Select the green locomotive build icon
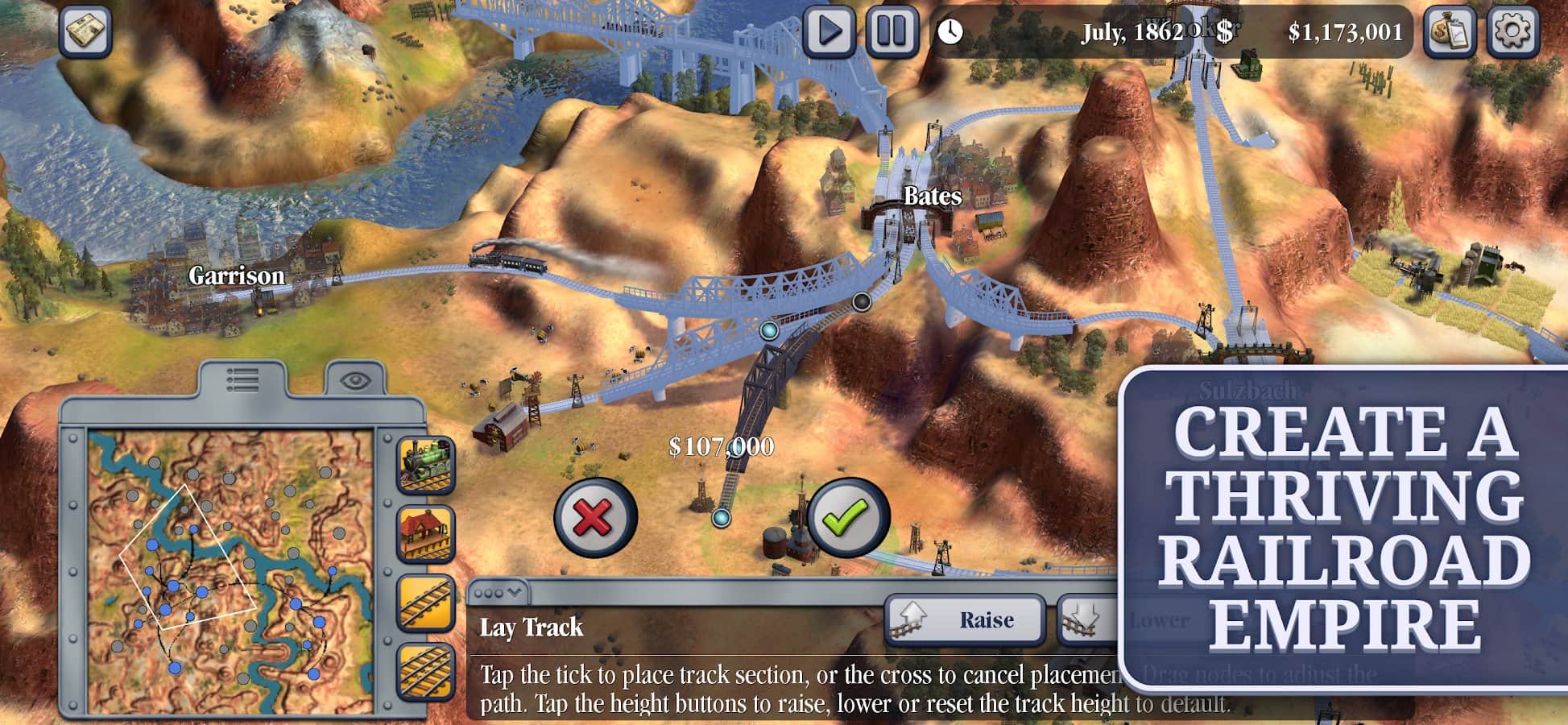The image size is (1568, 725). click(426, 465)
